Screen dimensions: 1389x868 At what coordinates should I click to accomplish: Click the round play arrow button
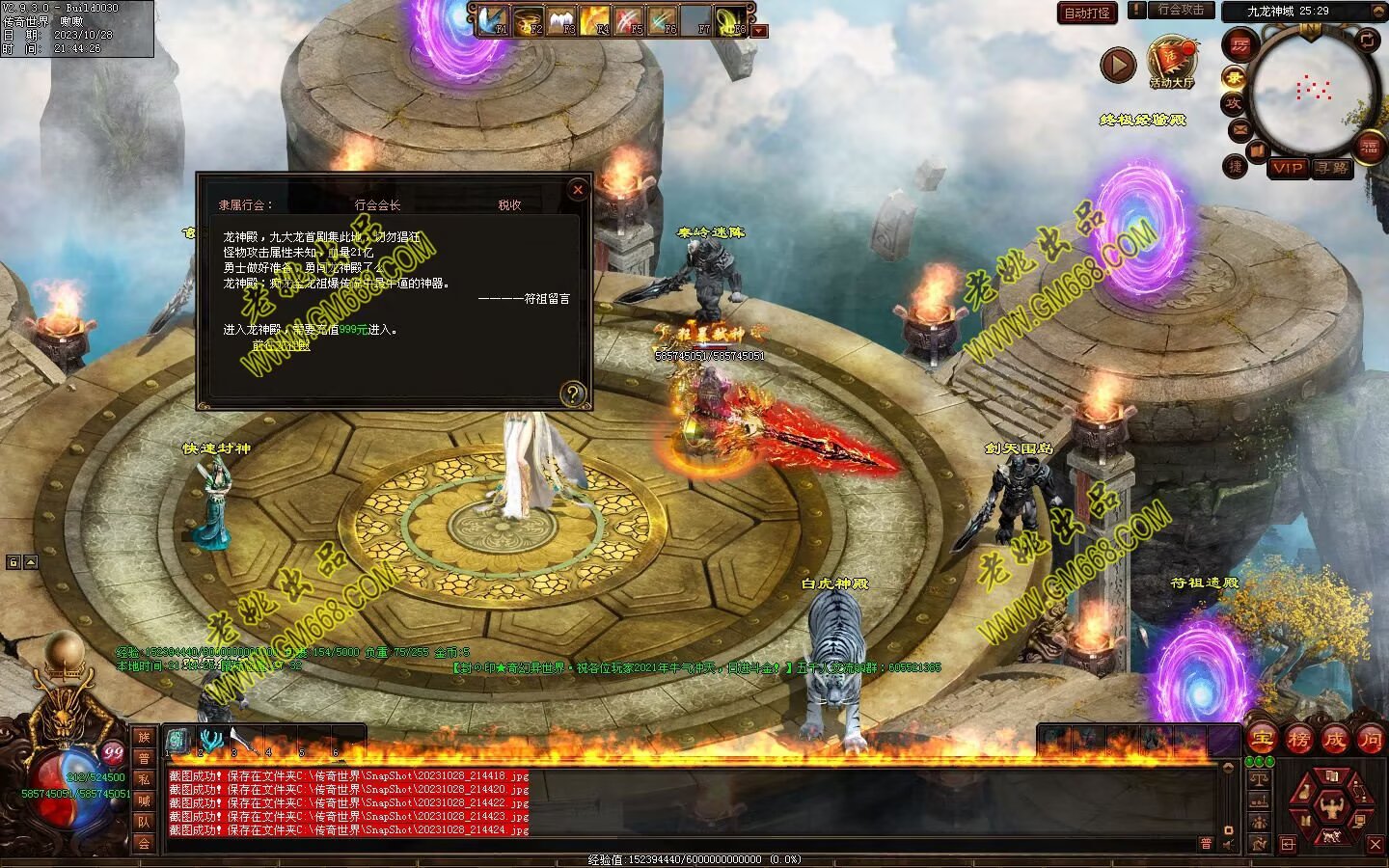(1118, 65)
